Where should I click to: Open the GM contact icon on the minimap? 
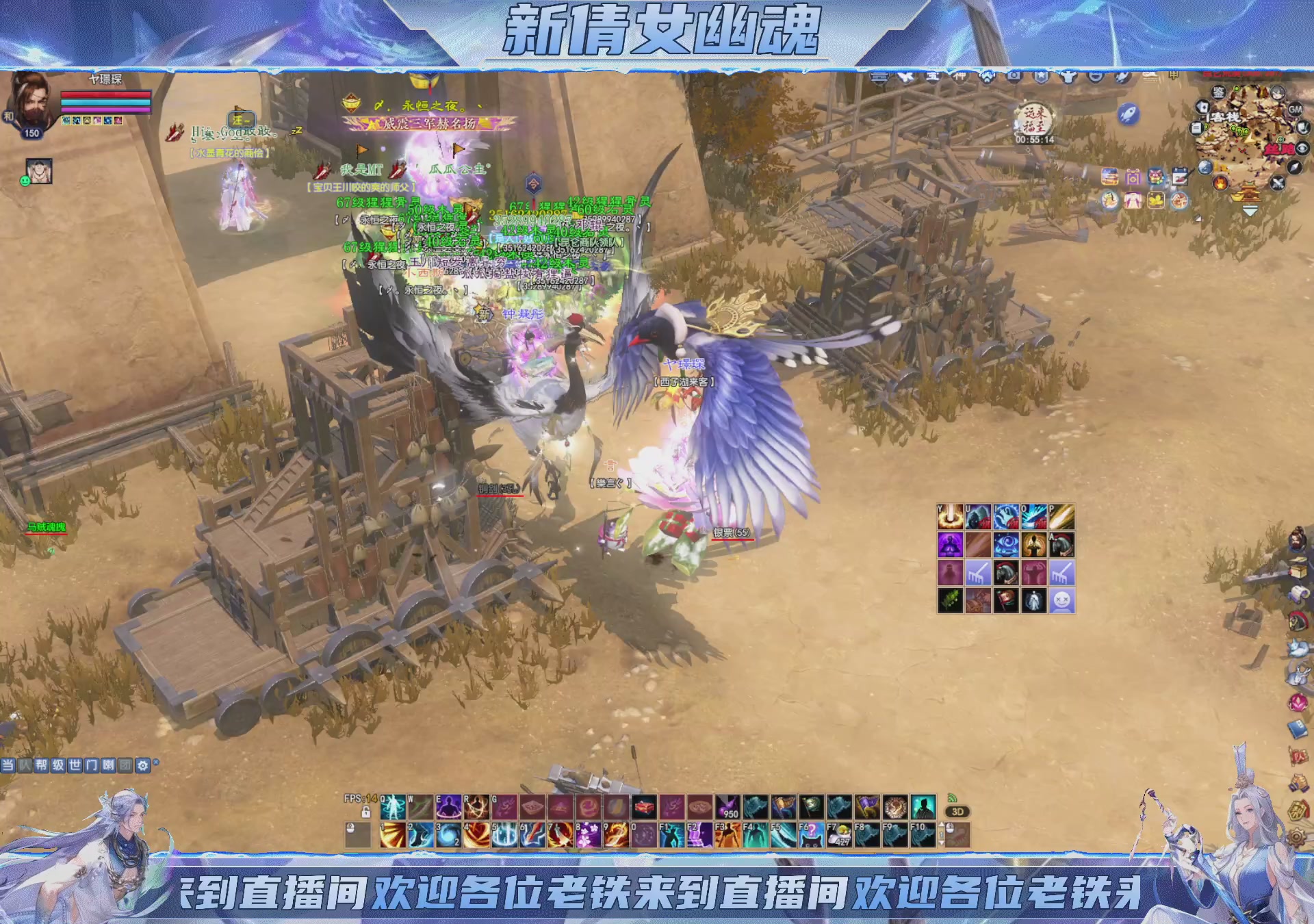(1296, 110)
